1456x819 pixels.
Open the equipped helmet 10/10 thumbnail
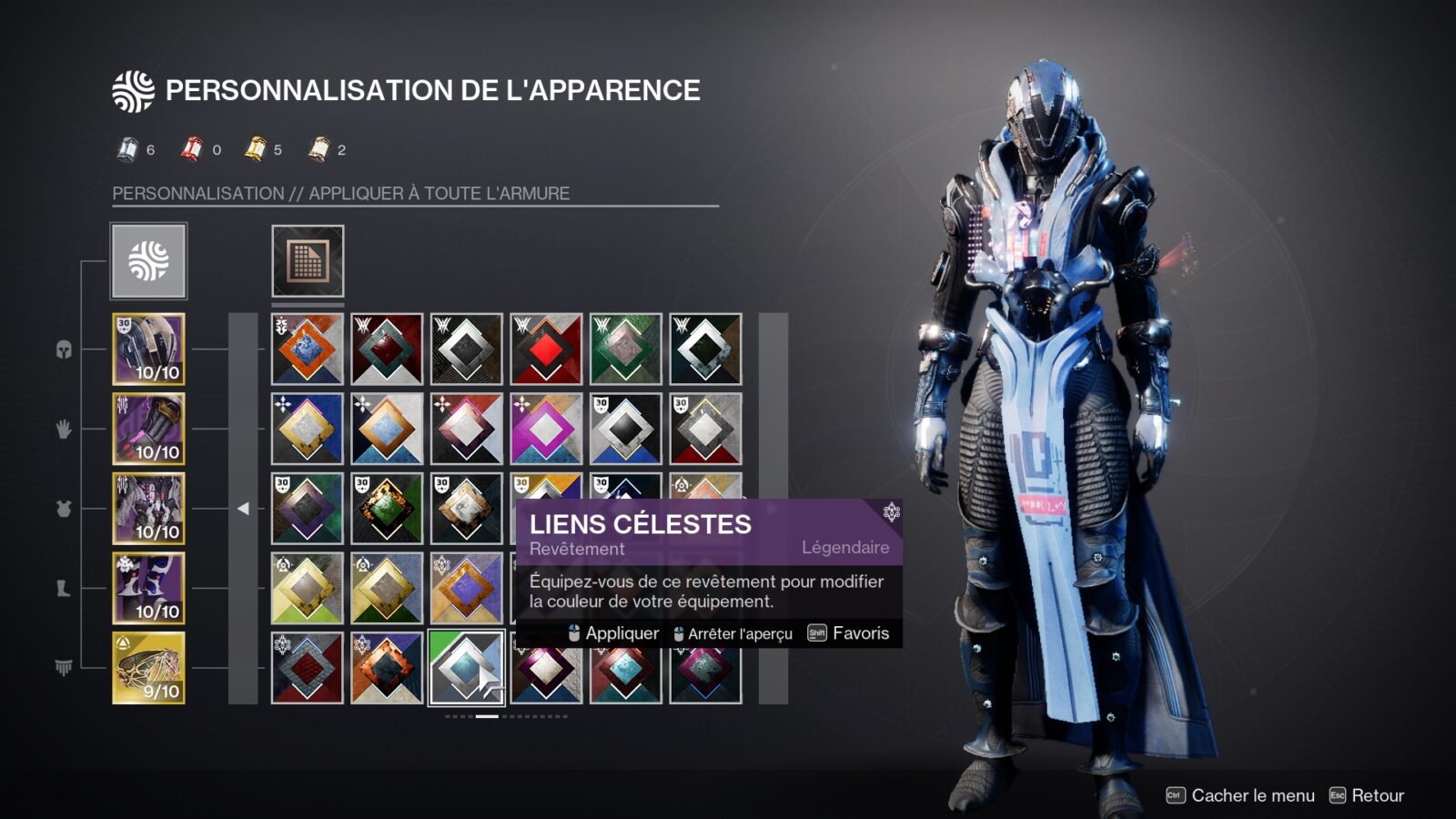147,346
